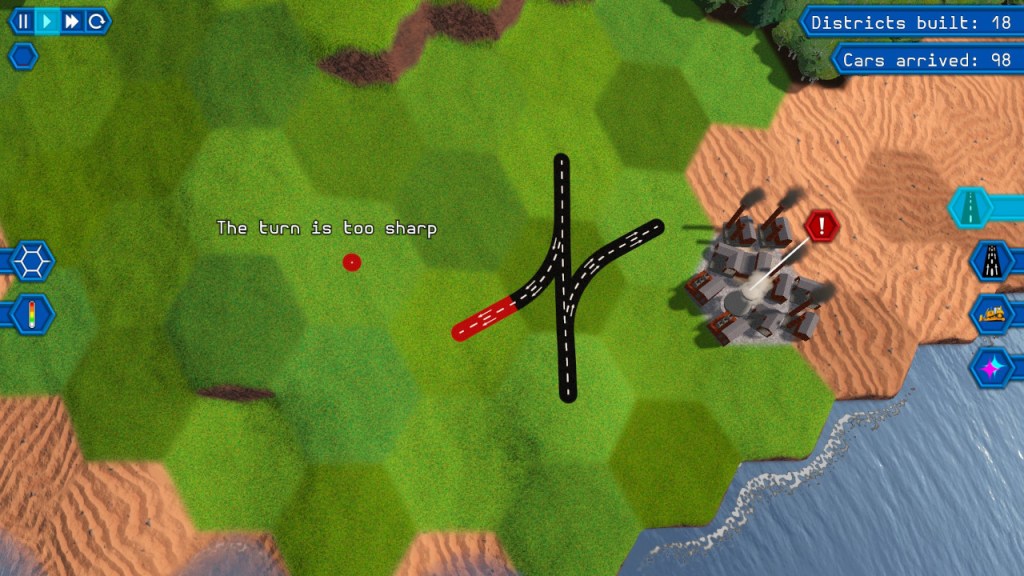
Task: Select the yellow bulldozer demolish tool
Action: pos(991,314)
